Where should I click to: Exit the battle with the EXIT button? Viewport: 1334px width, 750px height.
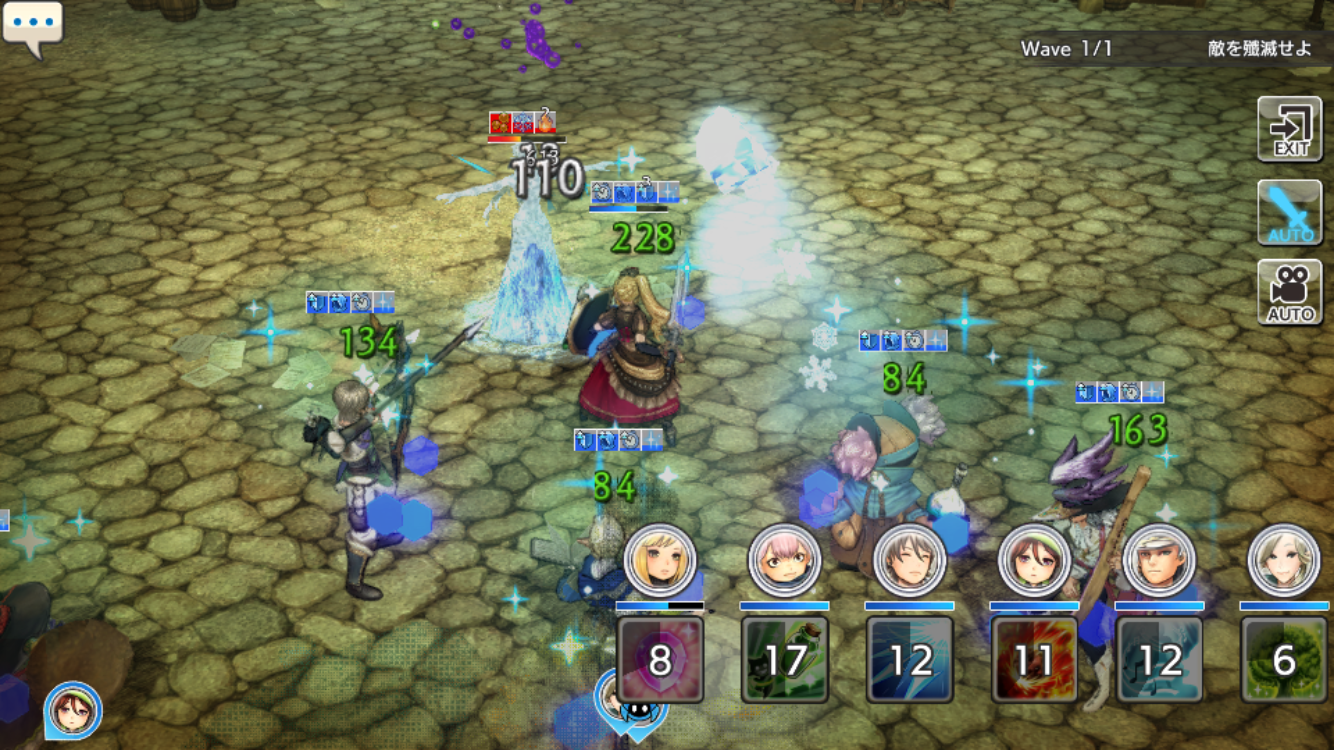(1290, 129)
